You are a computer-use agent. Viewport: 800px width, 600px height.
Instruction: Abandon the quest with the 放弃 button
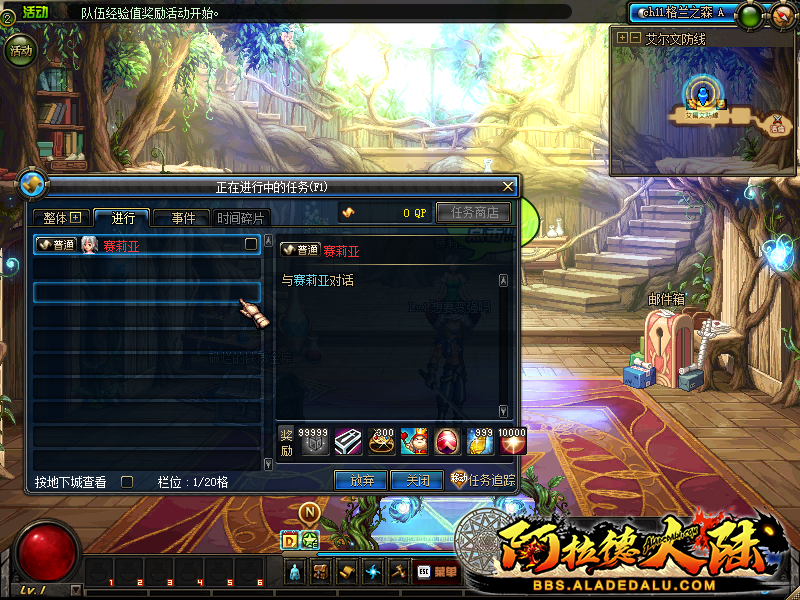coord(361,481)
